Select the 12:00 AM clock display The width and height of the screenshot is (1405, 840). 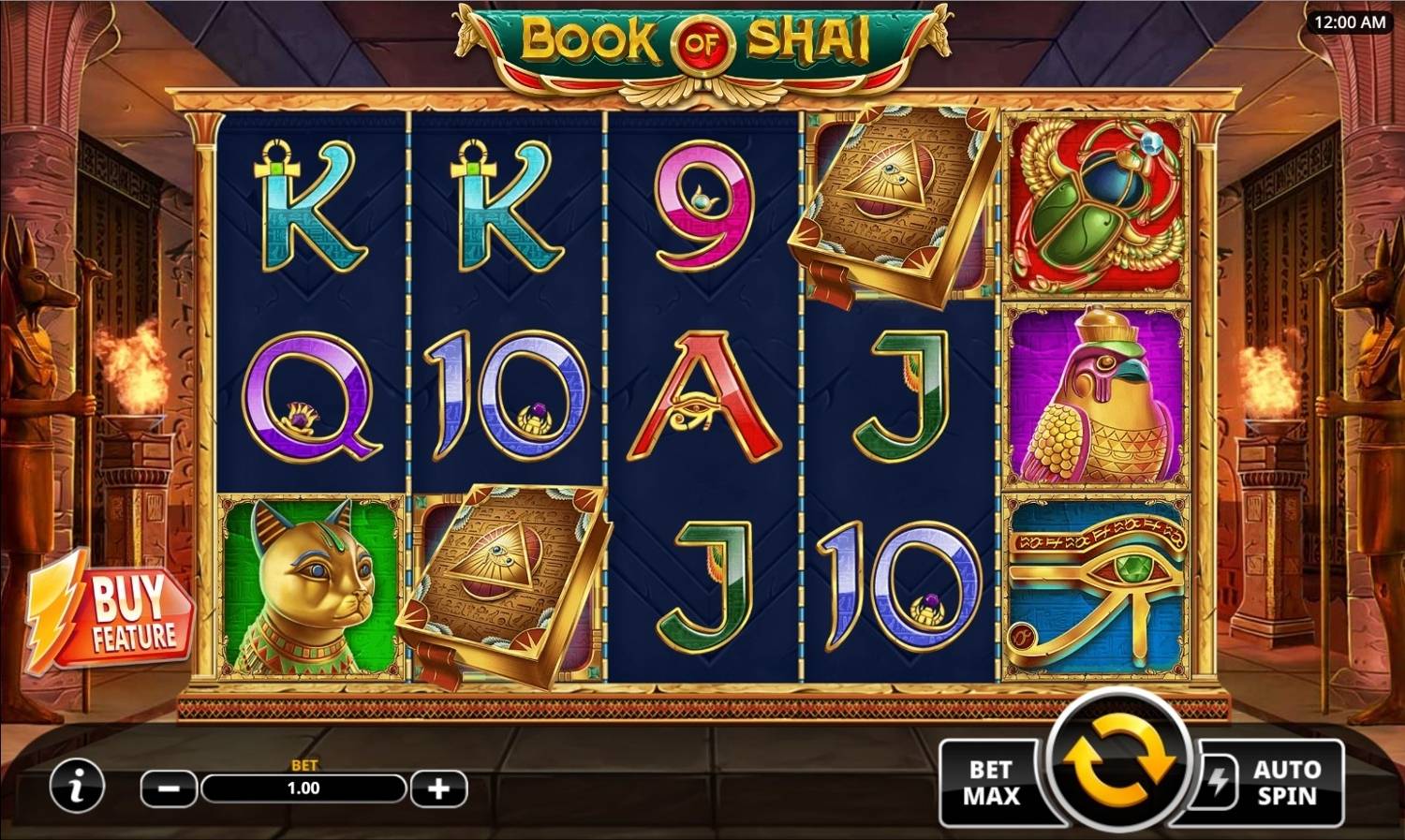click(1349, 21)
